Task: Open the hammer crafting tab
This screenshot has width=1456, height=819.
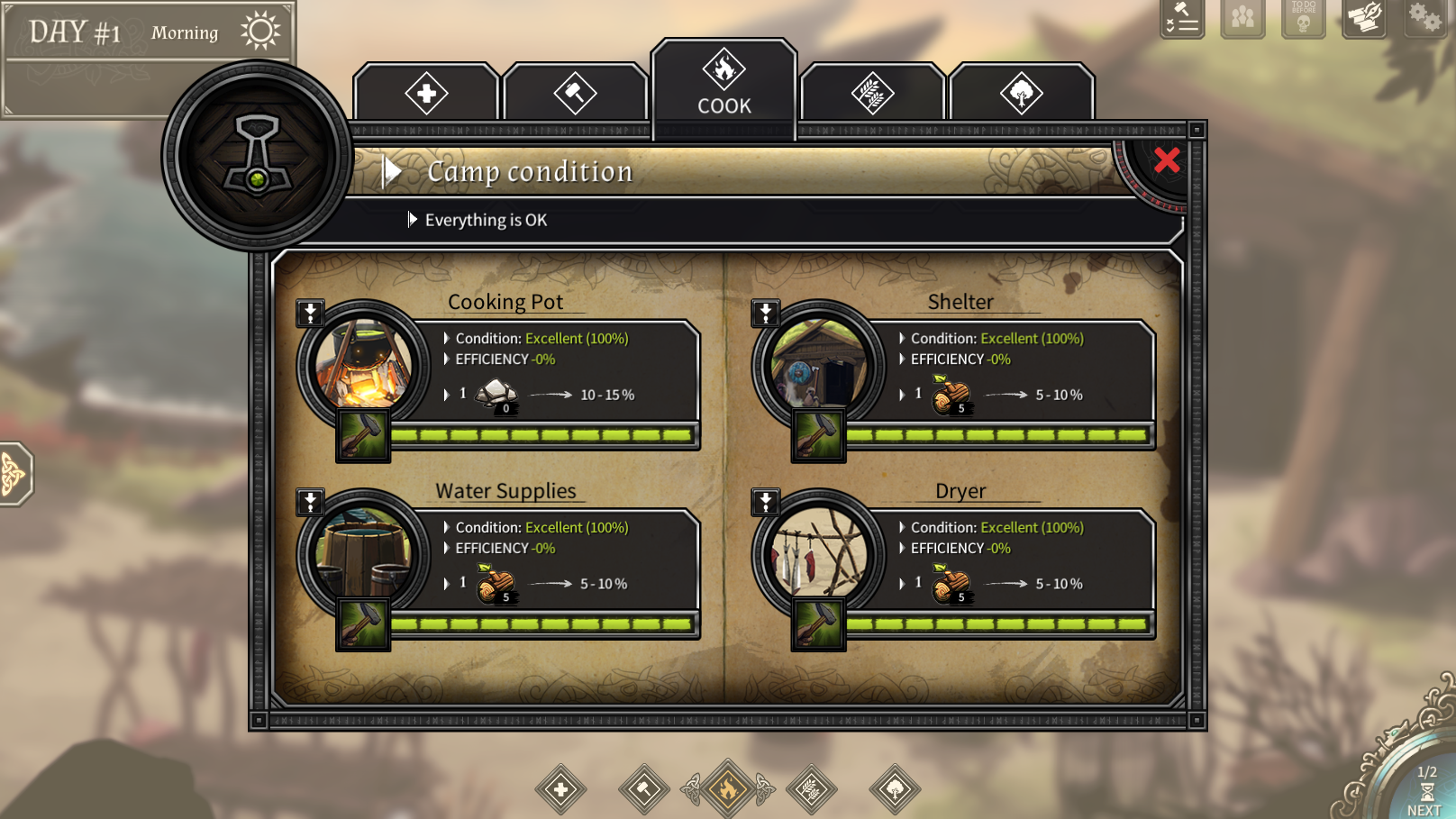Action: point(575,93)
